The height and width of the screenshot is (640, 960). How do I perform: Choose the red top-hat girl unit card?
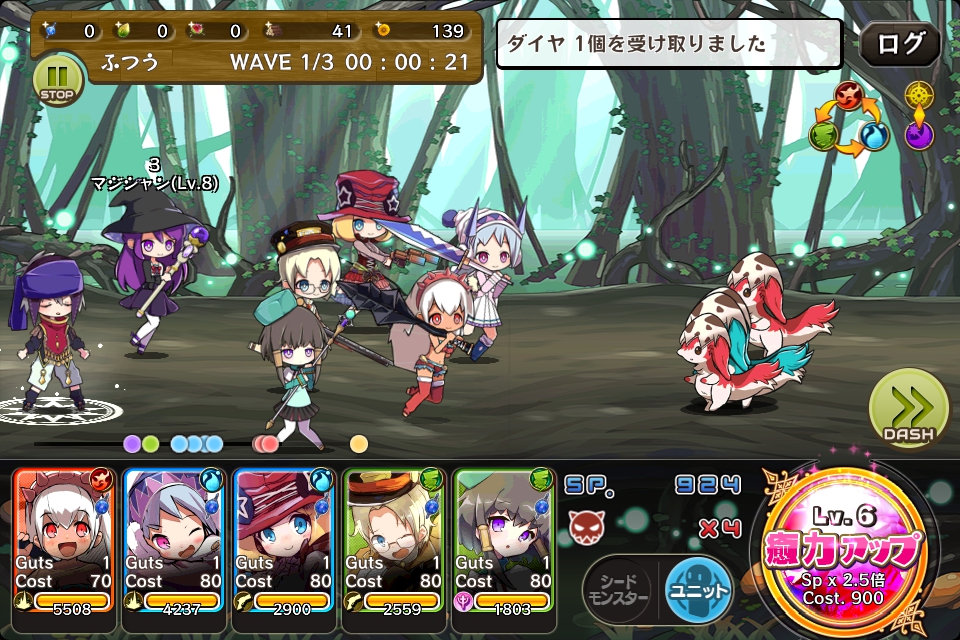point(286,540)
